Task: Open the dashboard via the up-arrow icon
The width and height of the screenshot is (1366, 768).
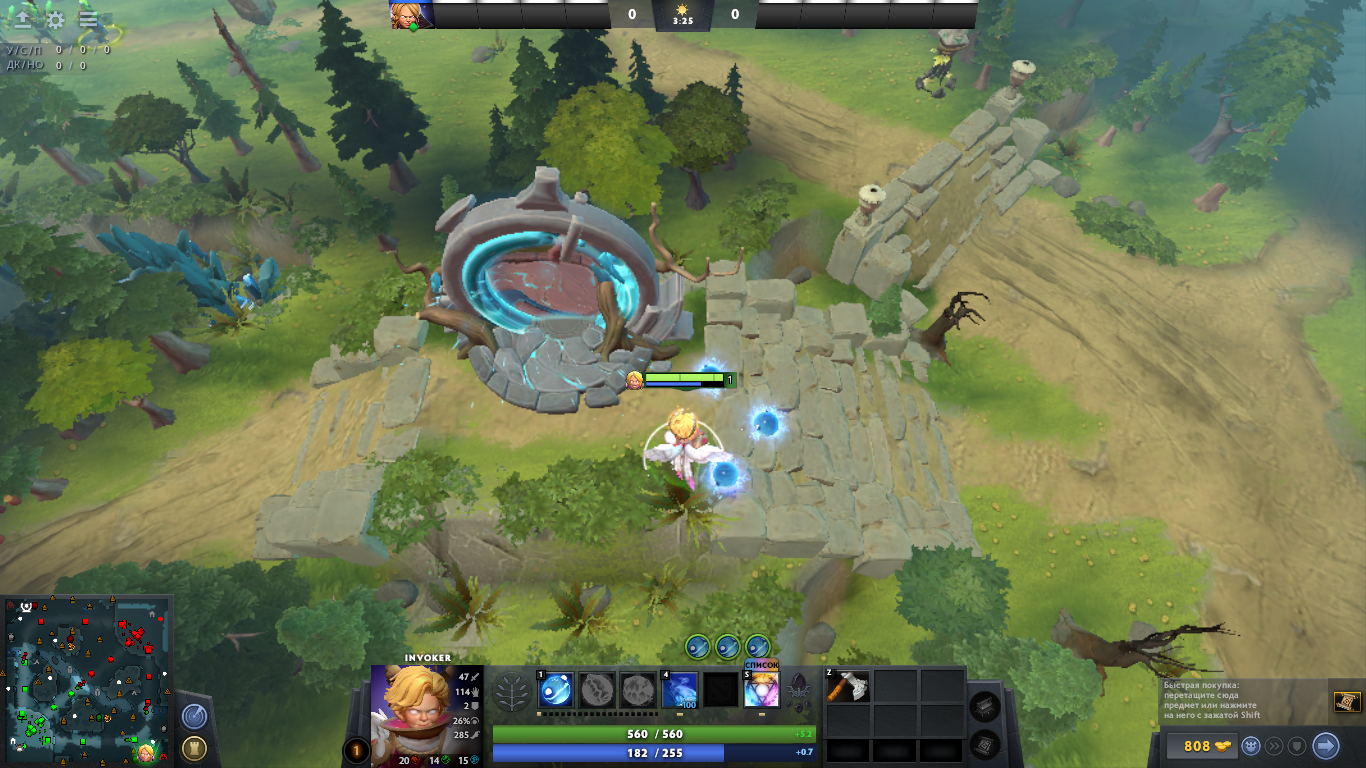Action: [x=22, y=19]
